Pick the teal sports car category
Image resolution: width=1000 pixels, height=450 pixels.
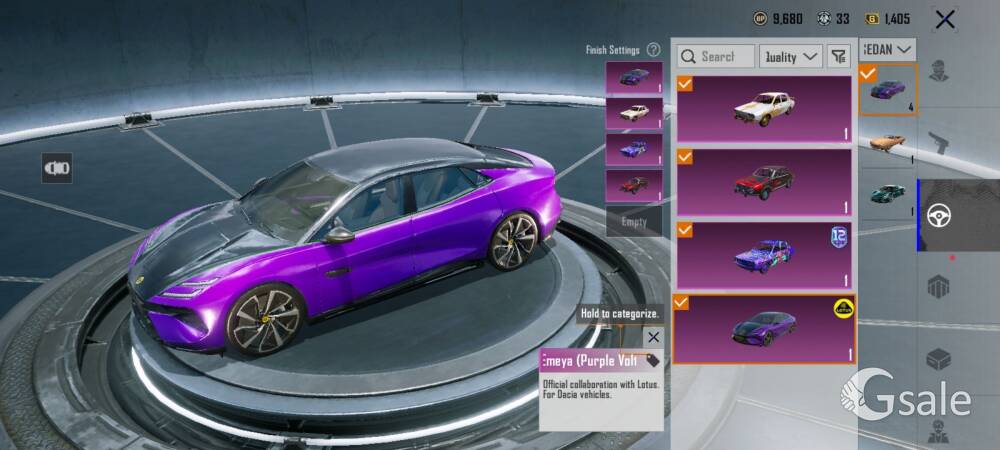pyautogui.click(x=887, y=194)
